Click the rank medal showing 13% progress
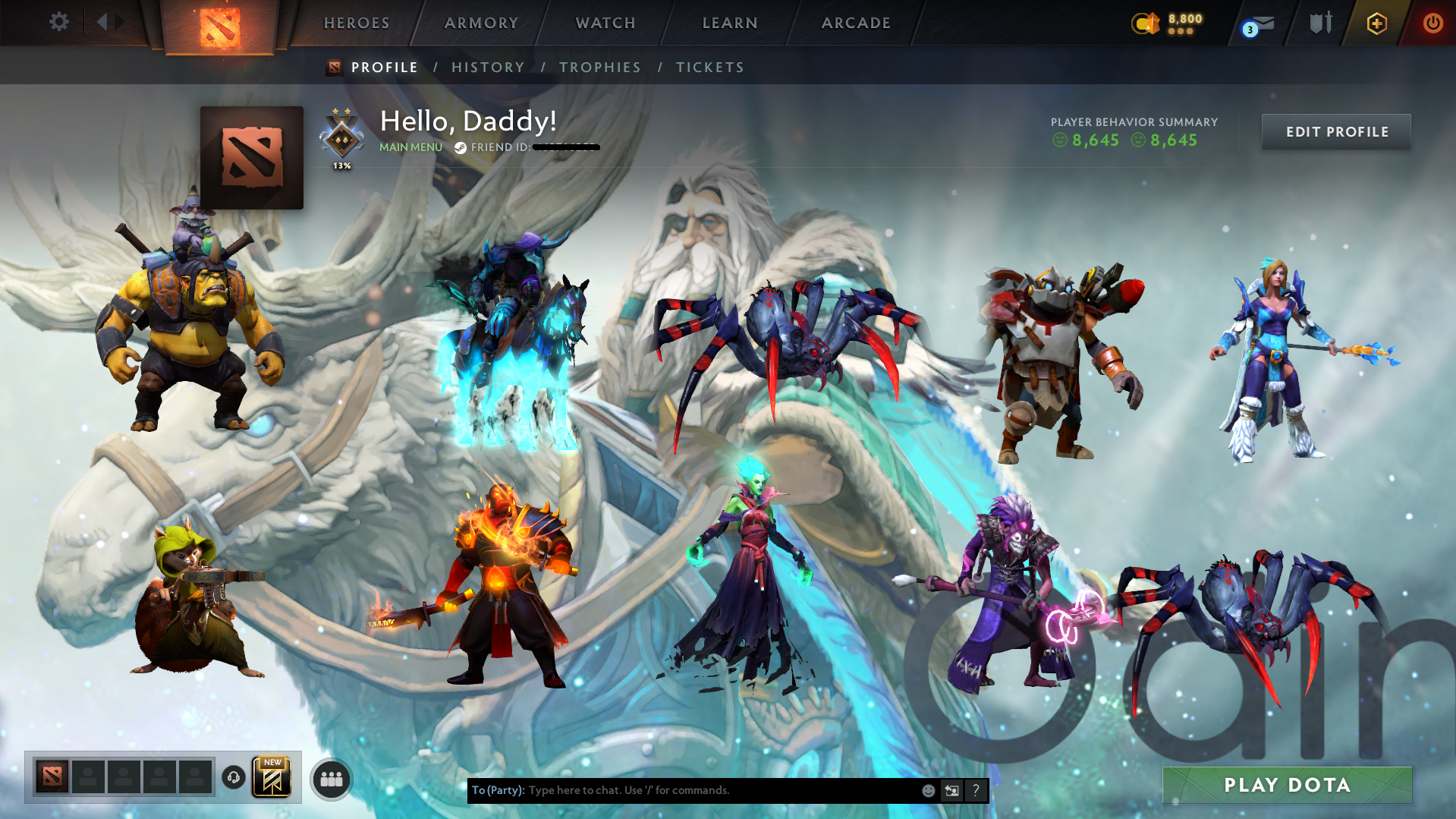The width and height of the screenshot is (1456, 819). tap(341, 137)
